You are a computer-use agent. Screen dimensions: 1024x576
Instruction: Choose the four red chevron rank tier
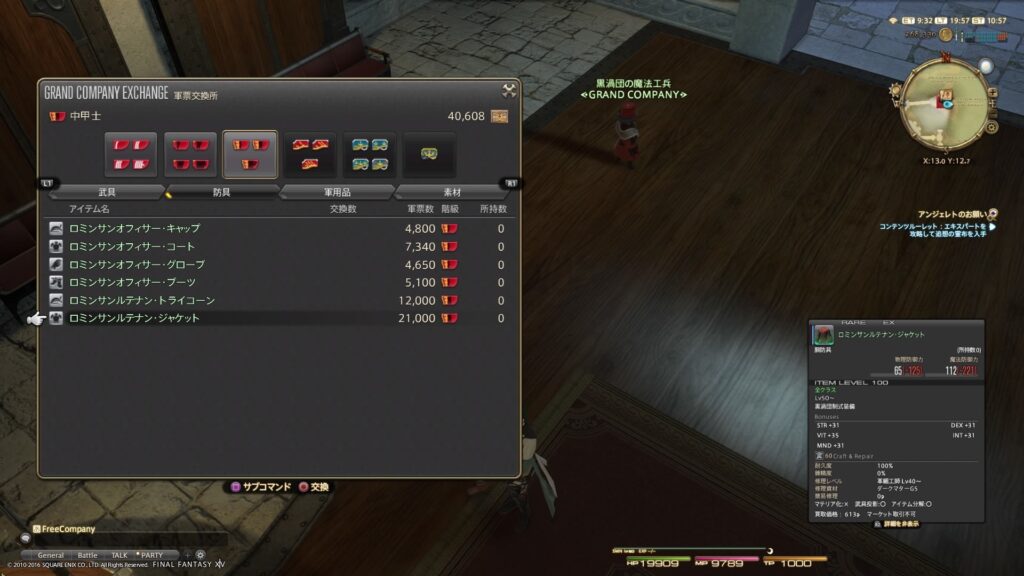click(x=190, y=154)
